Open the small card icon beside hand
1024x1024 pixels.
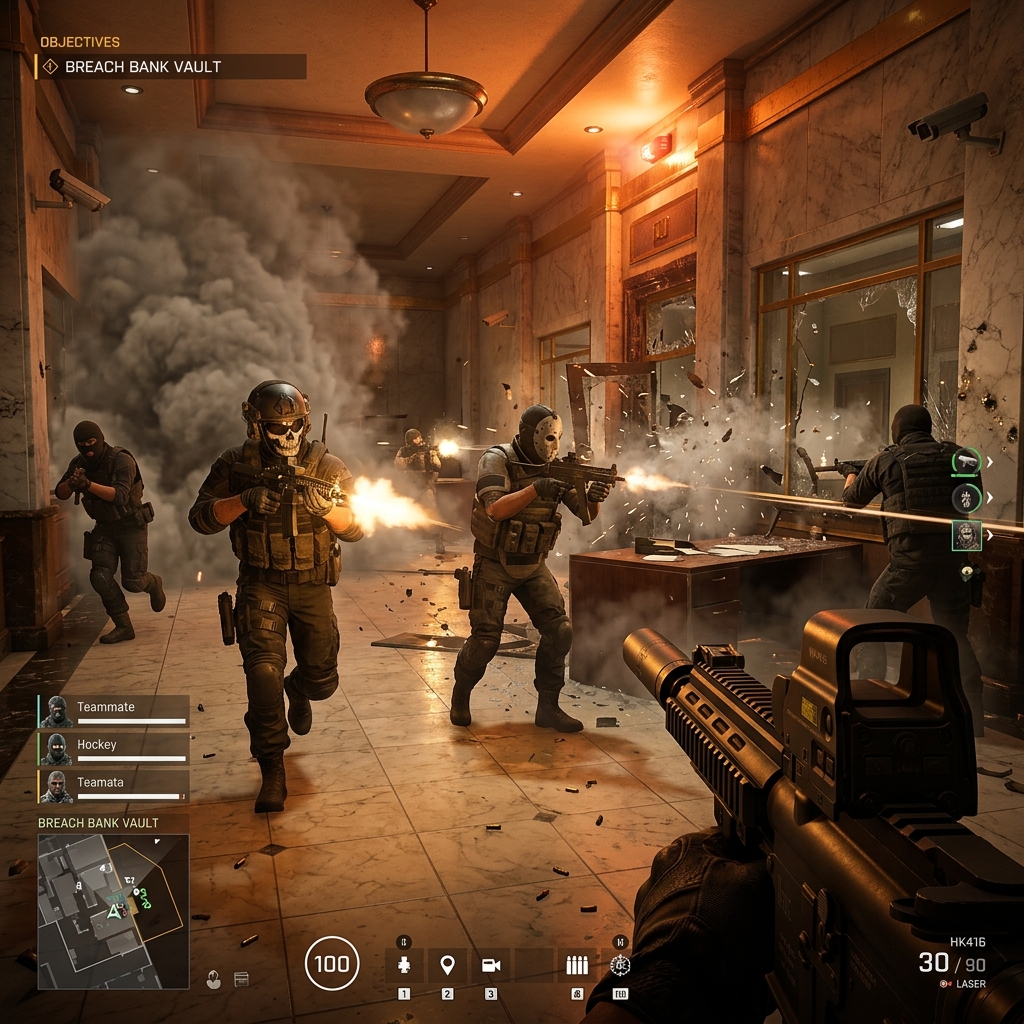pos(241,980)
